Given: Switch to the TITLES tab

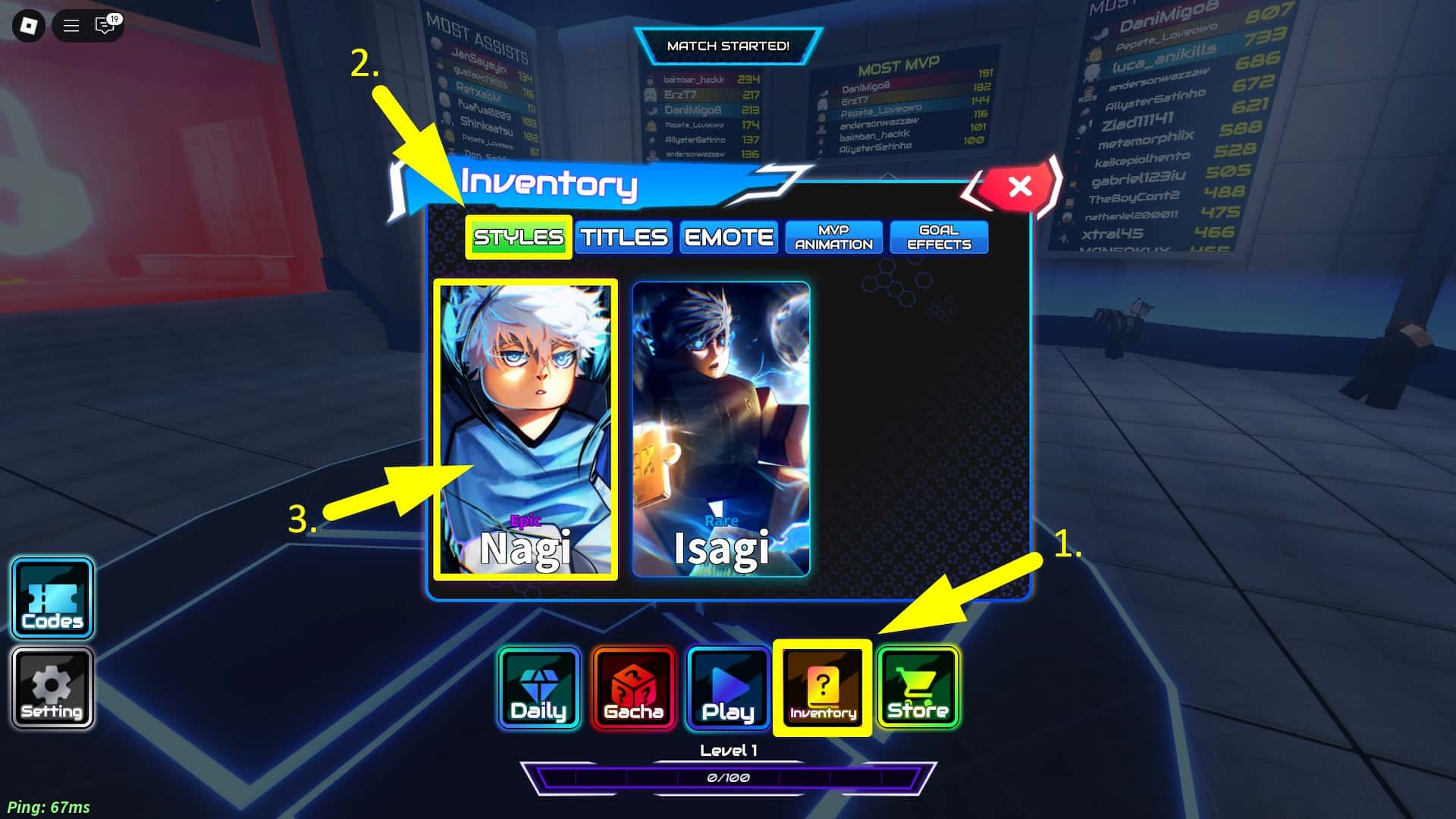Looking at the screenshot, I should point(623,237).
